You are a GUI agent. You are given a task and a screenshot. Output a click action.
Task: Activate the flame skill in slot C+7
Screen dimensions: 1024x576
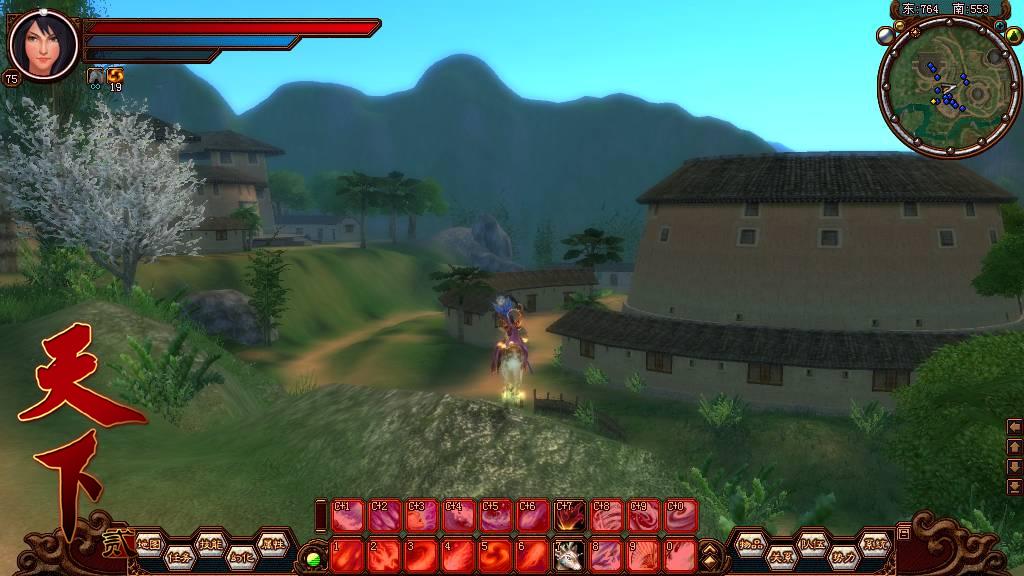click(x=570, y=516)
